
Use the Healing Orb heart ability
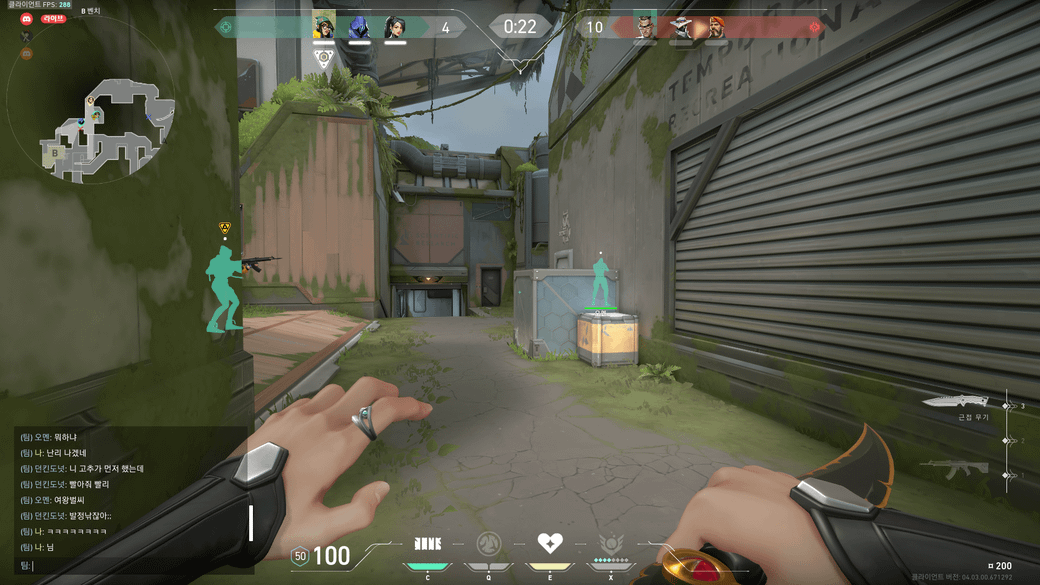point(549,544)
